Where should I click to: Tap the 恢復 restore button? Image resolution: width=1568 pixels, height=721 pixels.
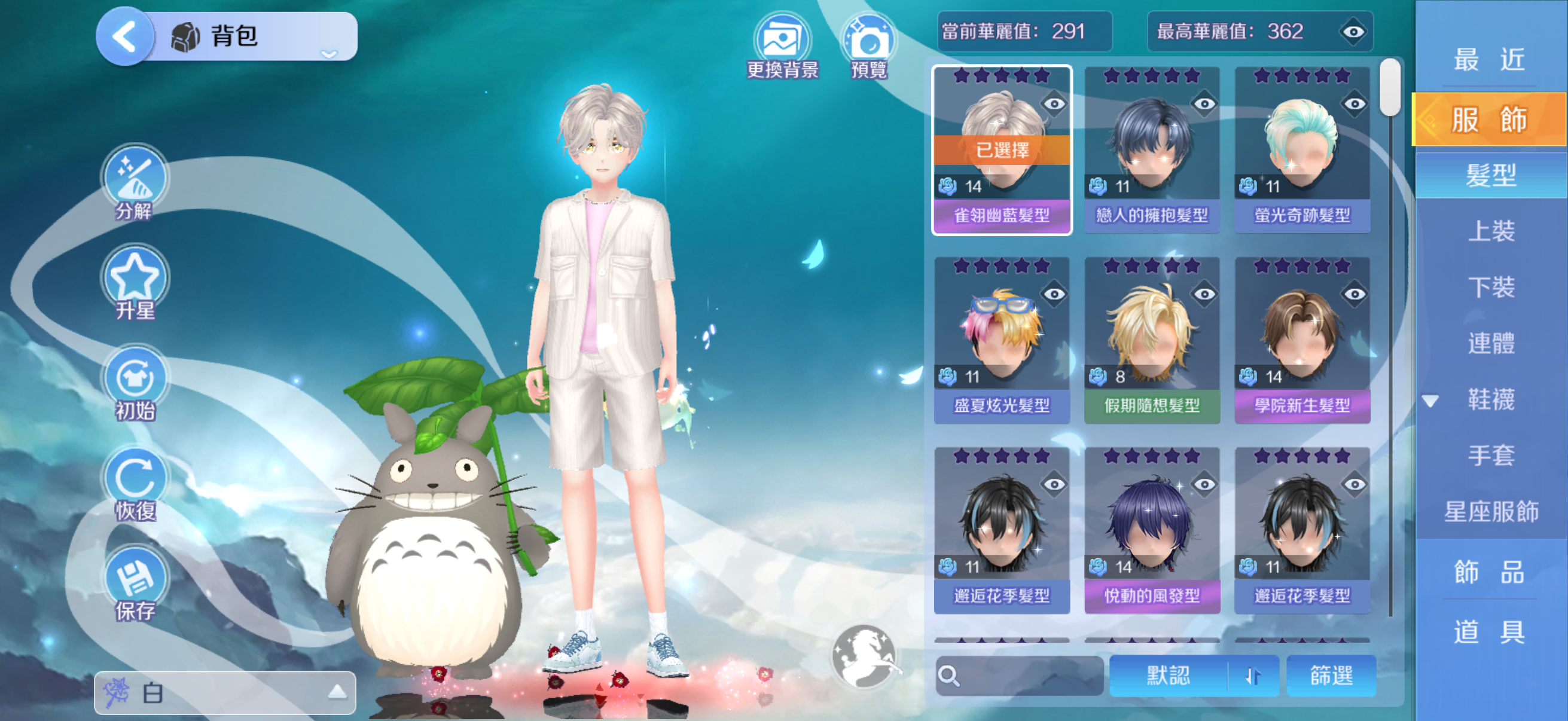[135, 481]
